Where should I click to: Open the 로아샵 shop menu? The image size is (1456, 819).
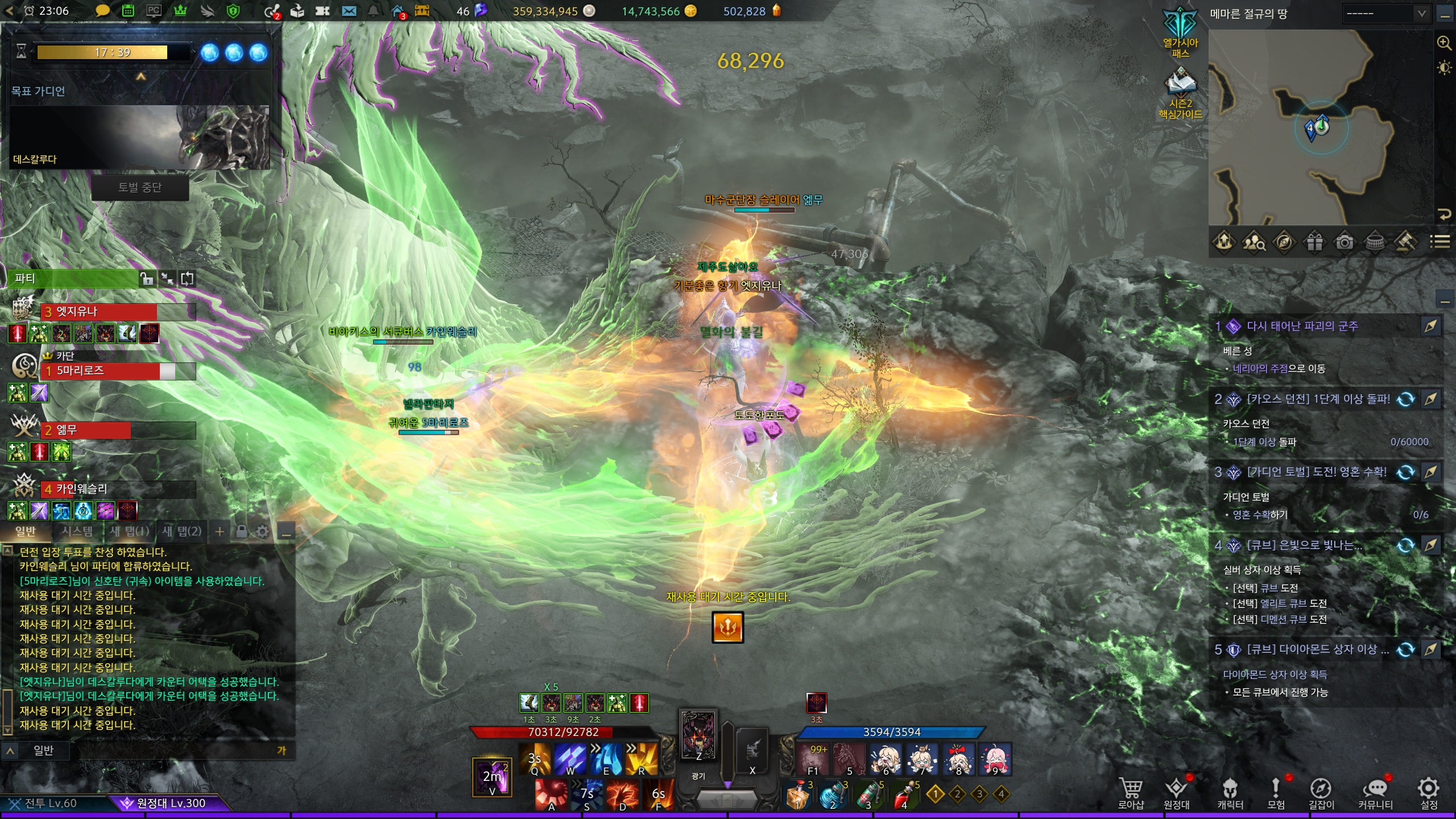[x=1130, y=792]
